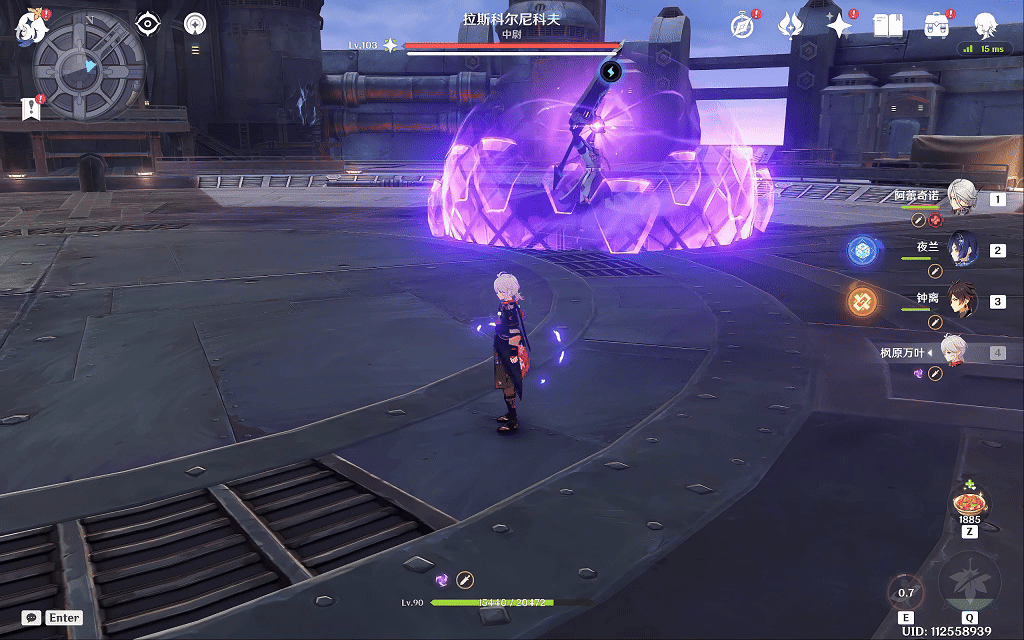This screenshot has width=1024, height=640.
Task: Switch to party member 阿蓓奇诺
Action: (x=960, y=198)
